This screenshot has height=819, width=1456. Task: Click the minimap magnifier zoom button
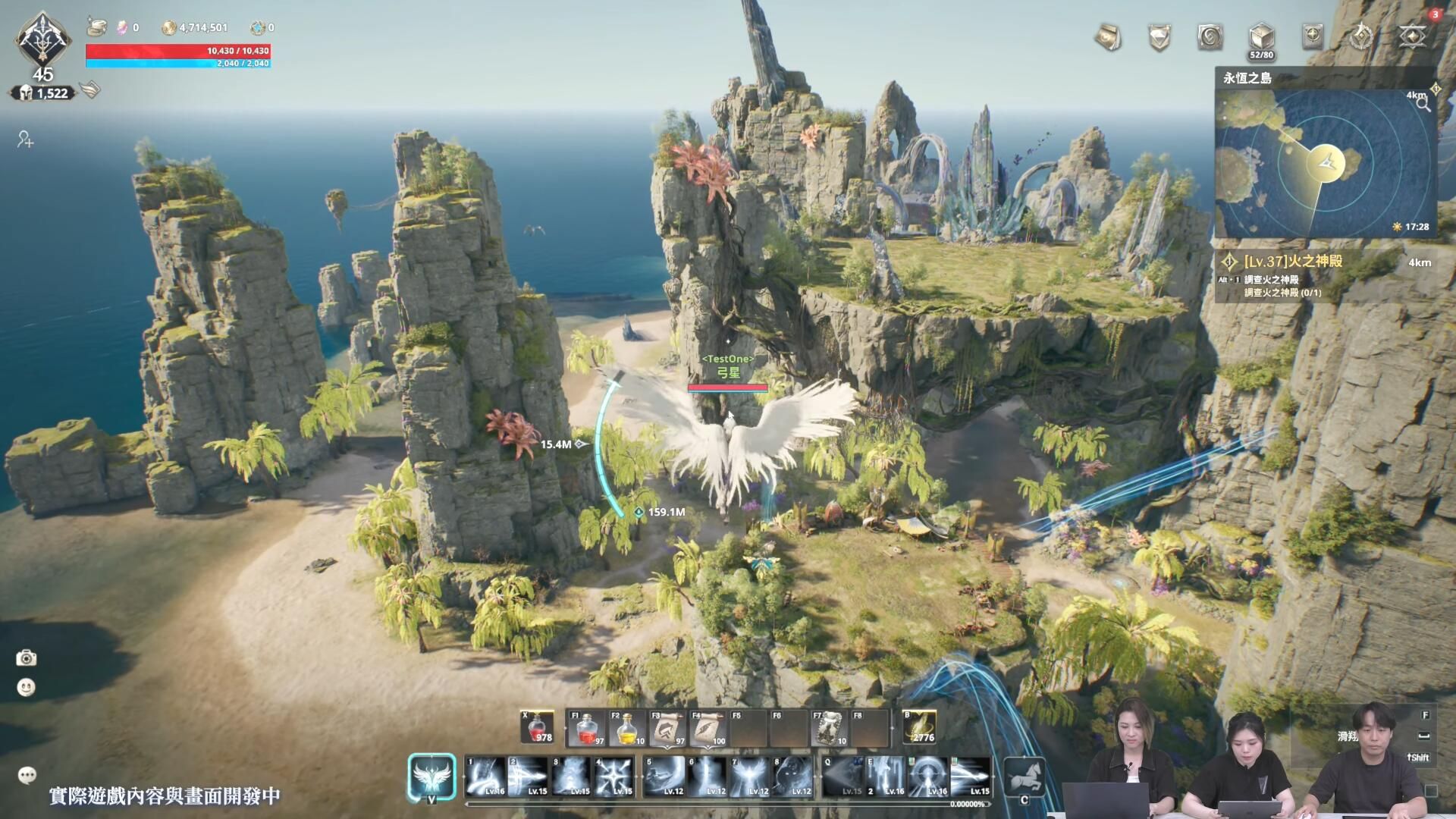pyautogui.click(x=1423, y=105)
